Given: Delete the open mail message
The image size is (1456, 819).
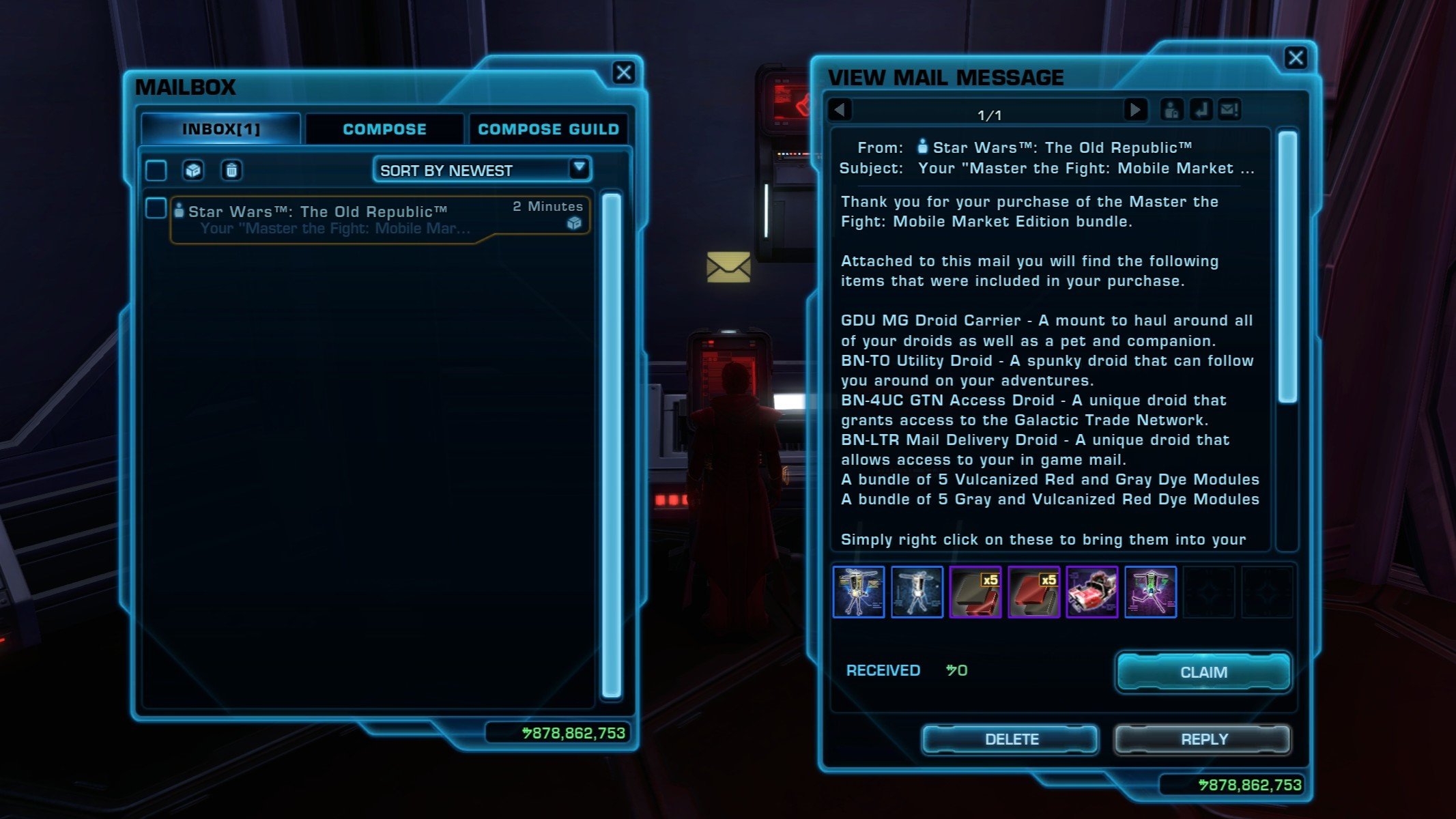Looking at the screenshot, I should click(1011, 739).
